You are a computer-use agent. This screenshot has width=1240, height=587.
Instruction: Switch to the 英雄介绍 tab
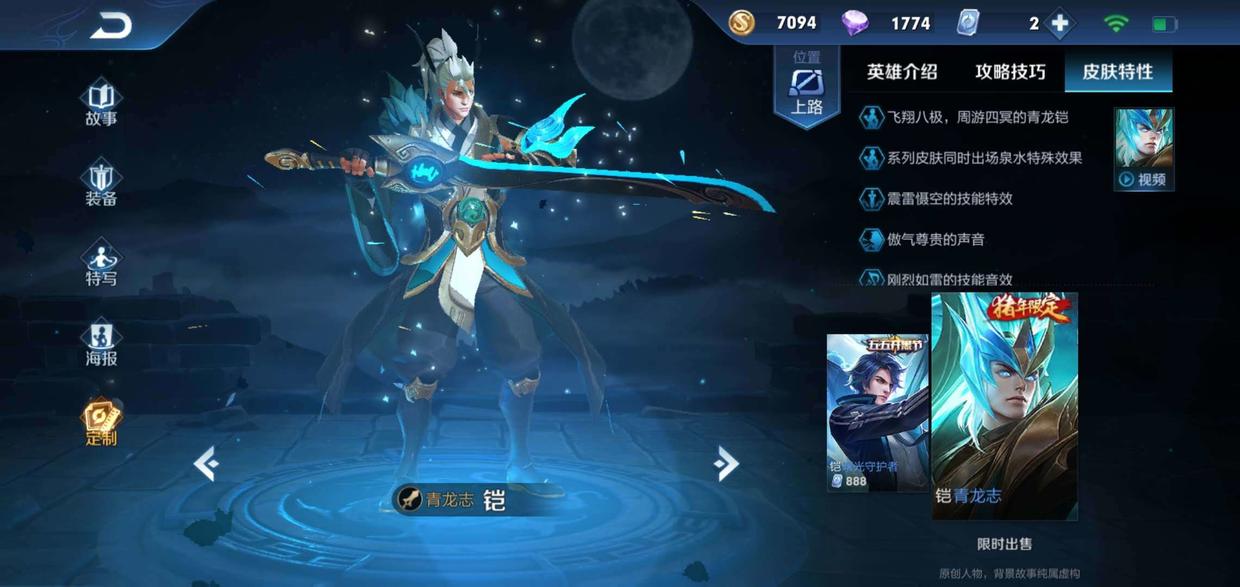tap(902, 72)
